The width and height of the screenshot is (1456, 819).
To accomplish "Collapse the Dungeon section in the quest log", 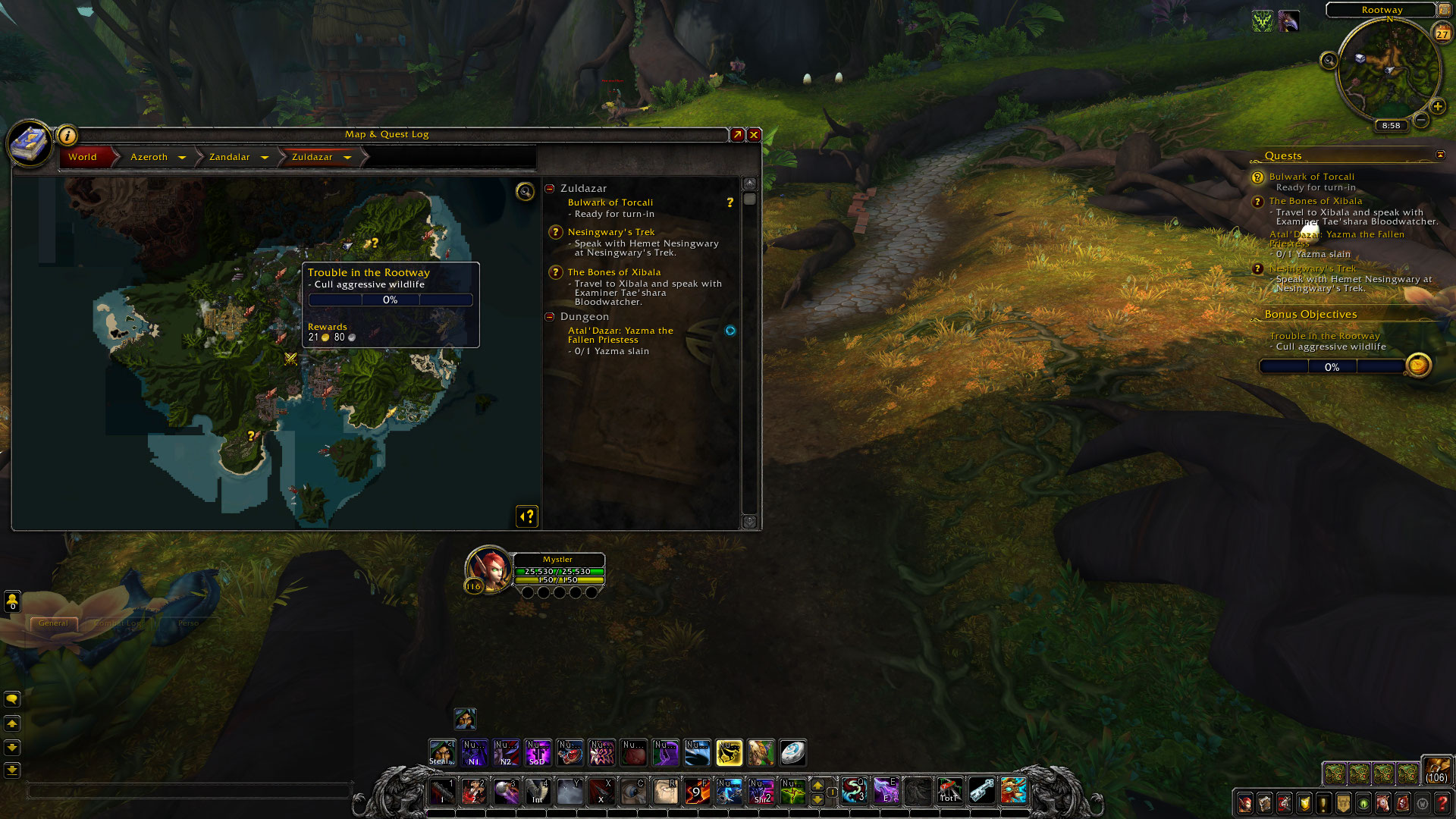I will pos(550,316).
